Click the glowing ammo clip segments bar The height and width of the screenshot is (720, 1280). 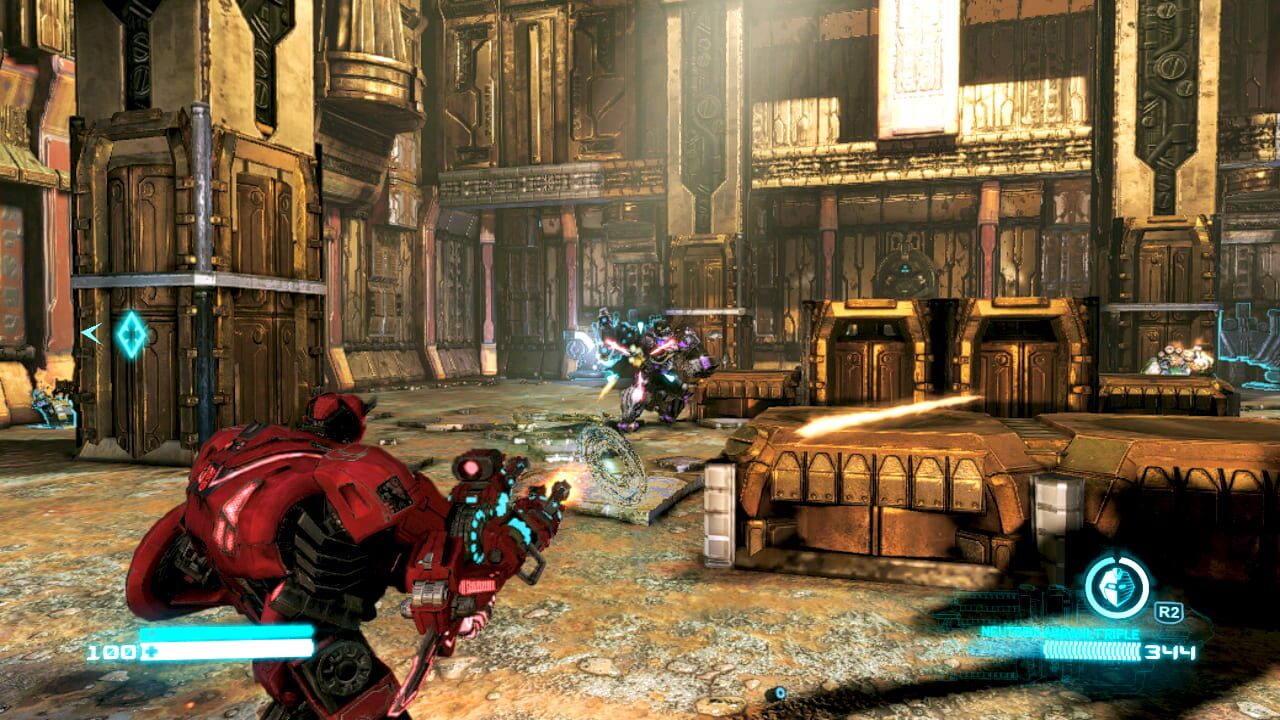point(1090,650)
